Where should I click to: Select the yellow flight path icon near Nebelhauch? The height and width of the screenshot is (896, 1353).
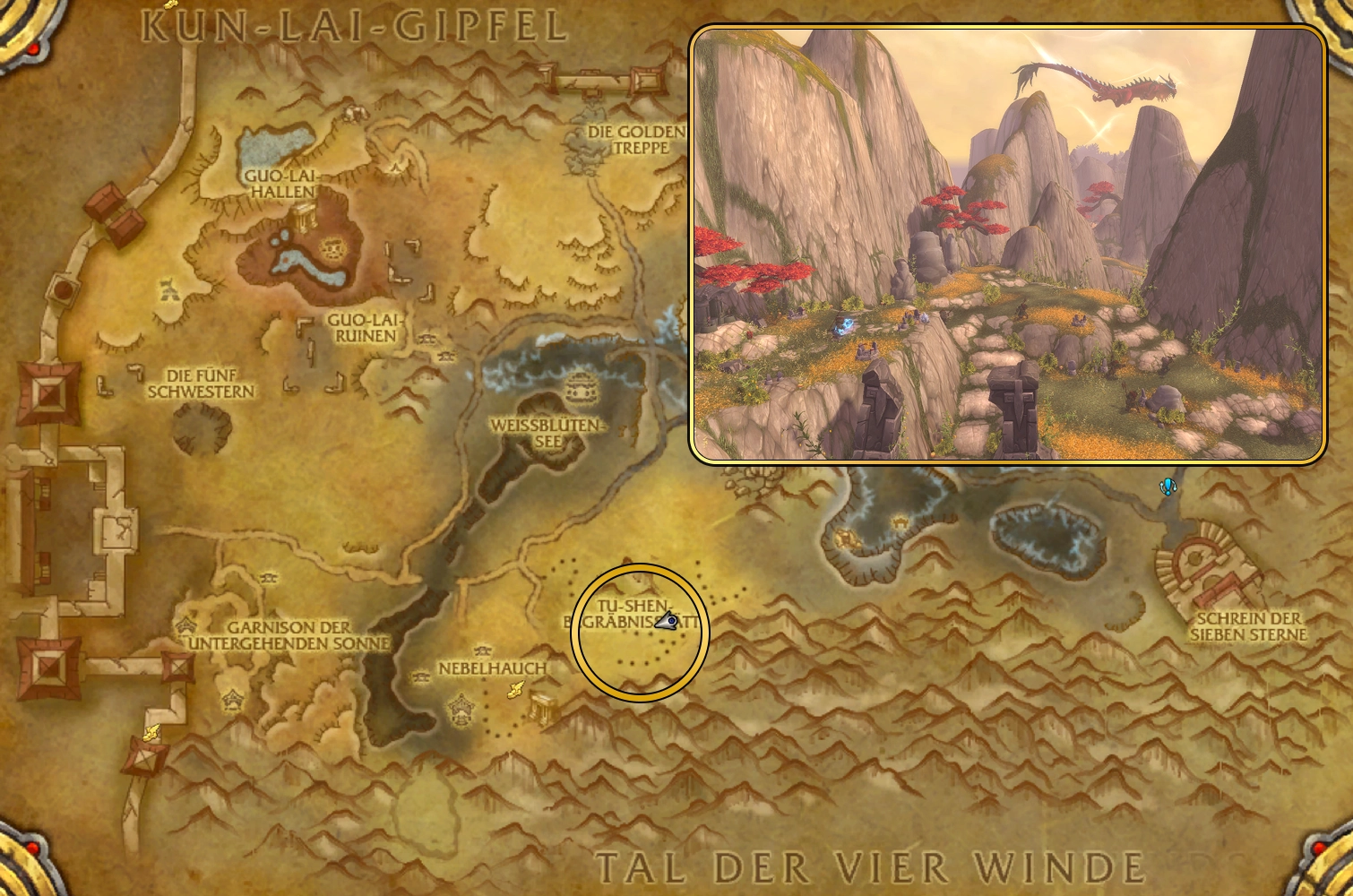pos(515,688)
